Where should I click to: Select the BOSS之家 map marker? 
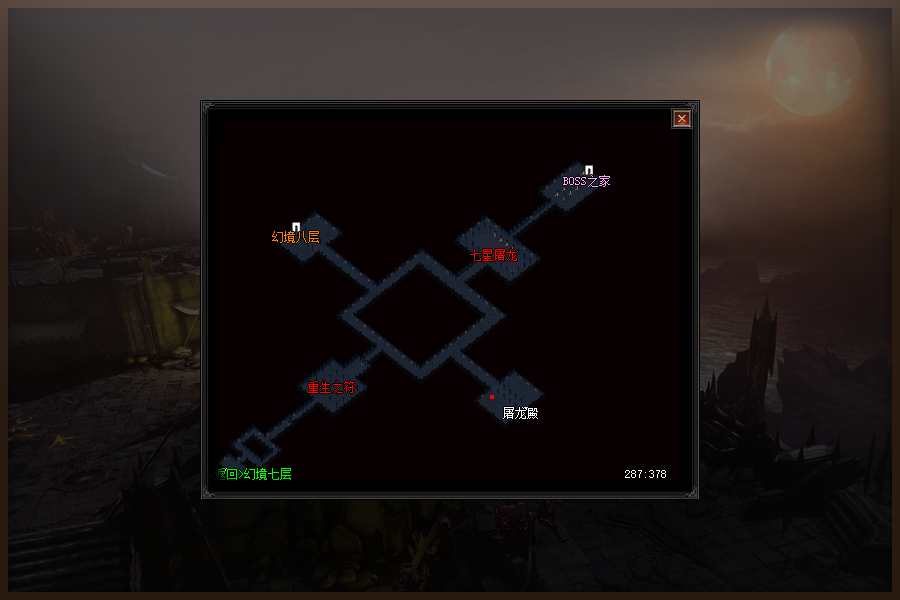click(586, 182)
